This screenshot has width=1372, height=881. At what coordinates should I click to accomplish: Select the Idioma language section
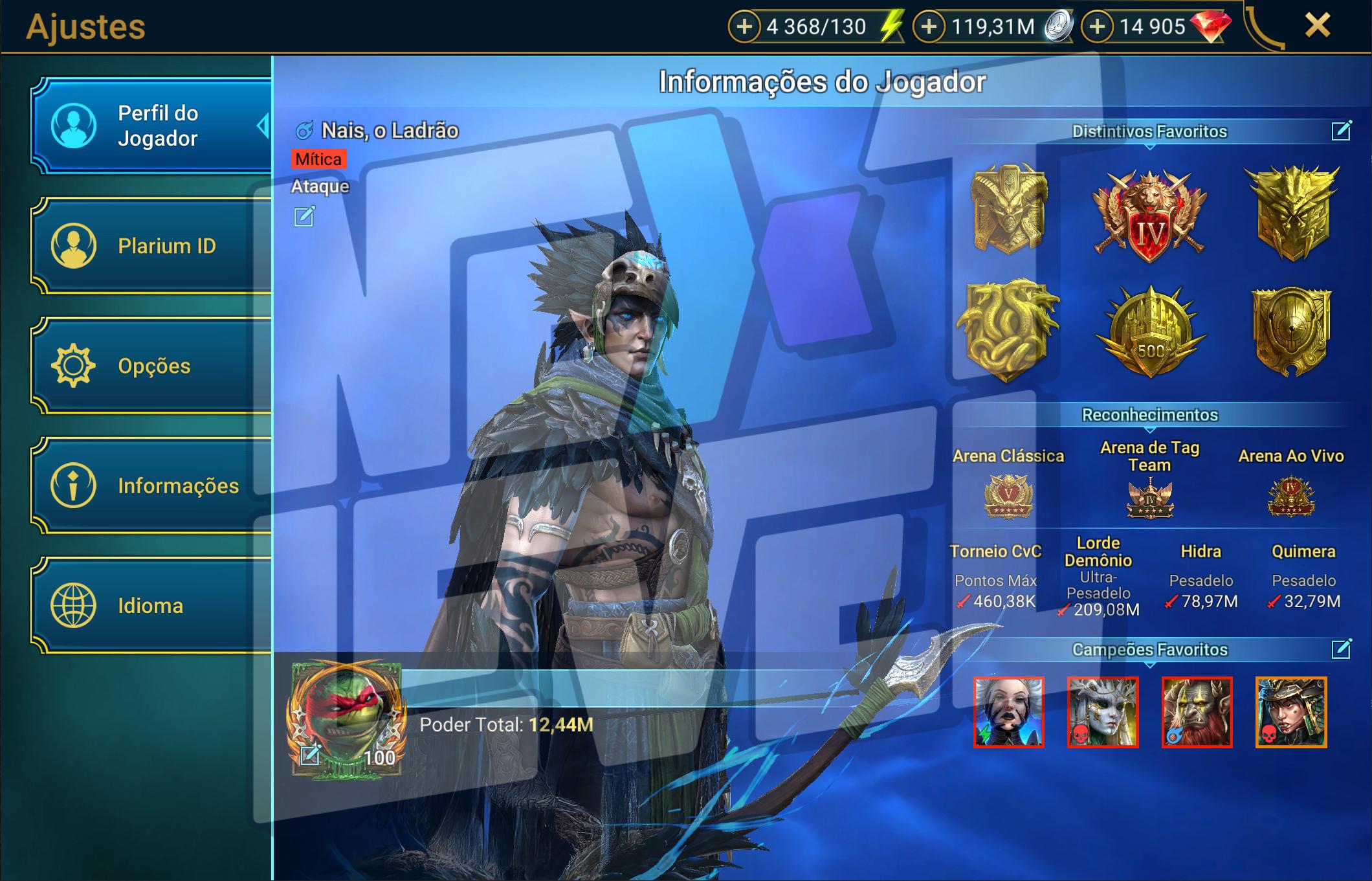coord(152,606)
